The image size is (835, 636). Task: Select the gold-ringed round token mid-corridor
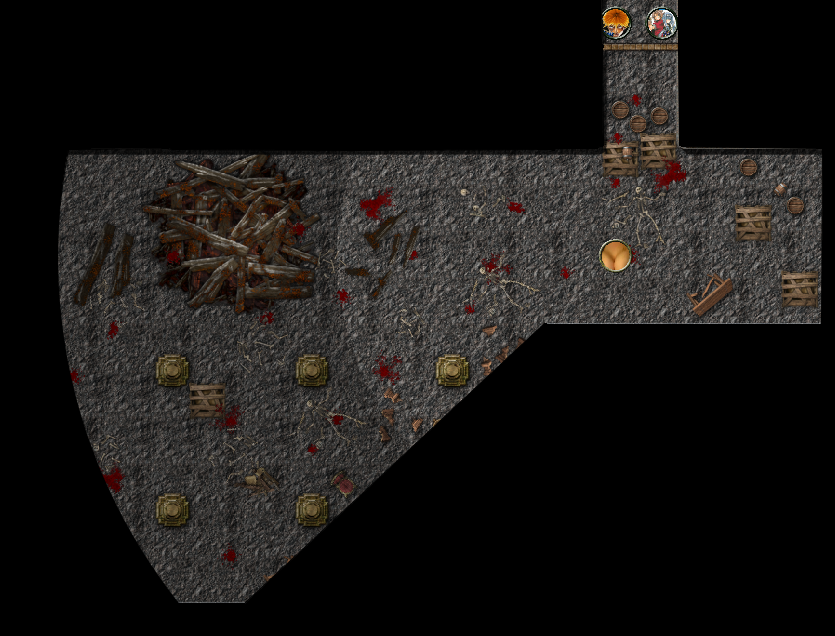click(617, 256)
